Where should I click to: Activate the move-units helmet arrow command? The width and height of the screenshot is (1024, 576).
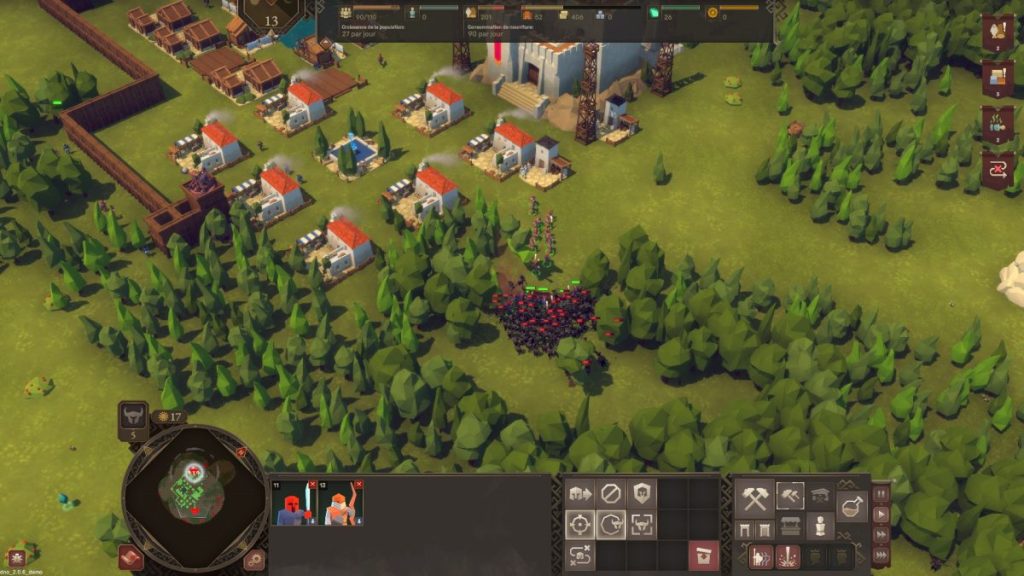click(x=580, y=493)
